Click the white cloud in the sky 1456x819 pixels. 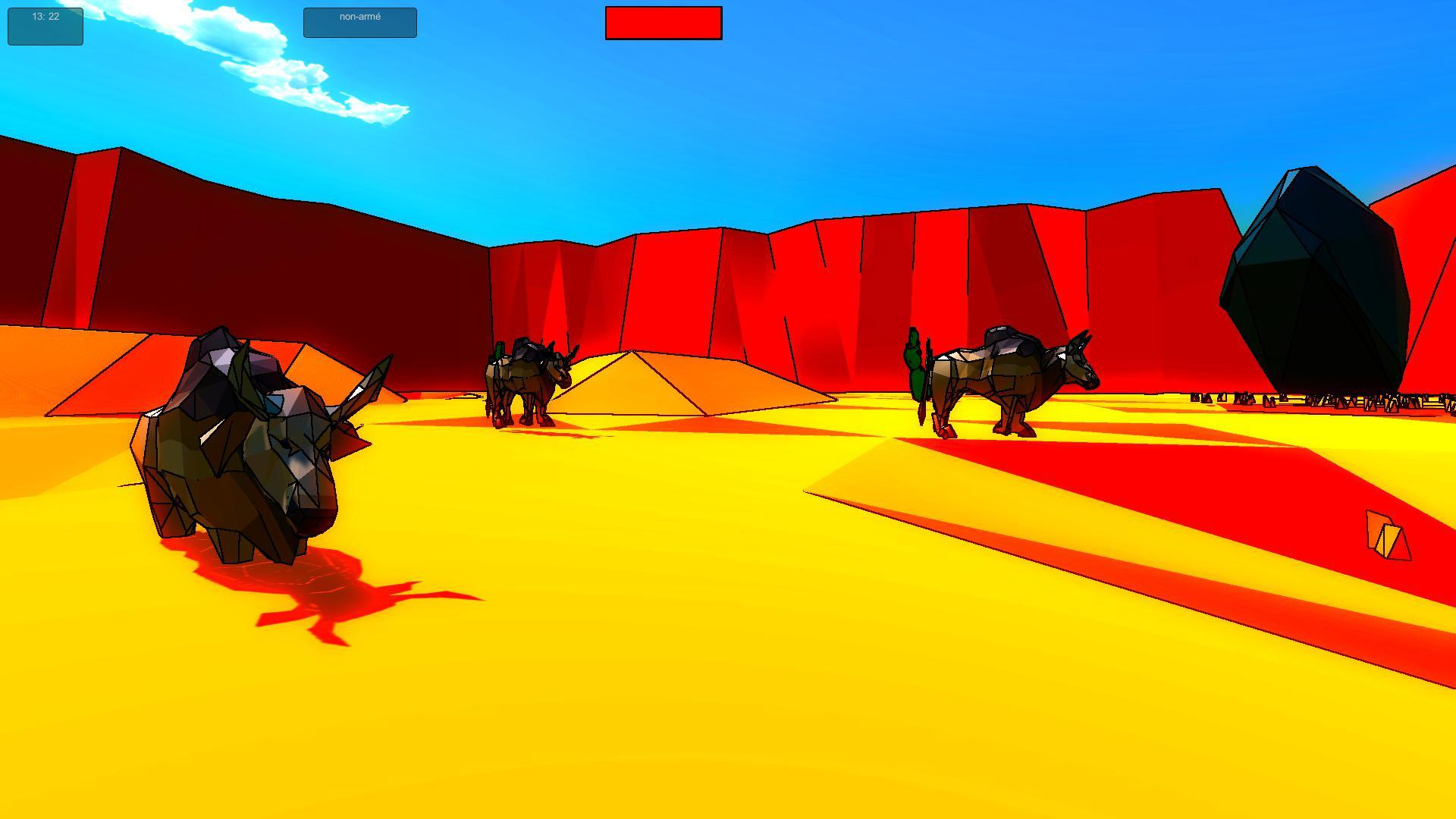pyautogui.click(x=303, y=76)
